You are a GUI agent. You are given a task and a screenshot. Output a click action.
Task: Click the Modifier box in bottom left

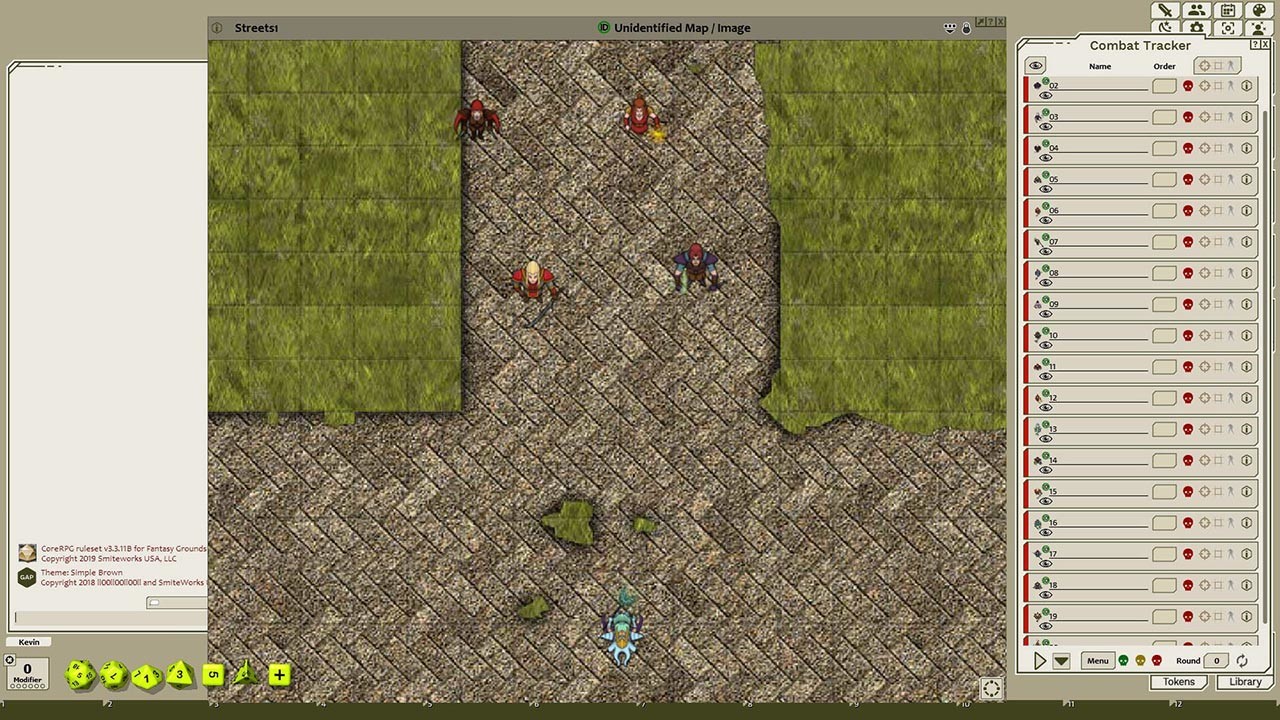27,672
